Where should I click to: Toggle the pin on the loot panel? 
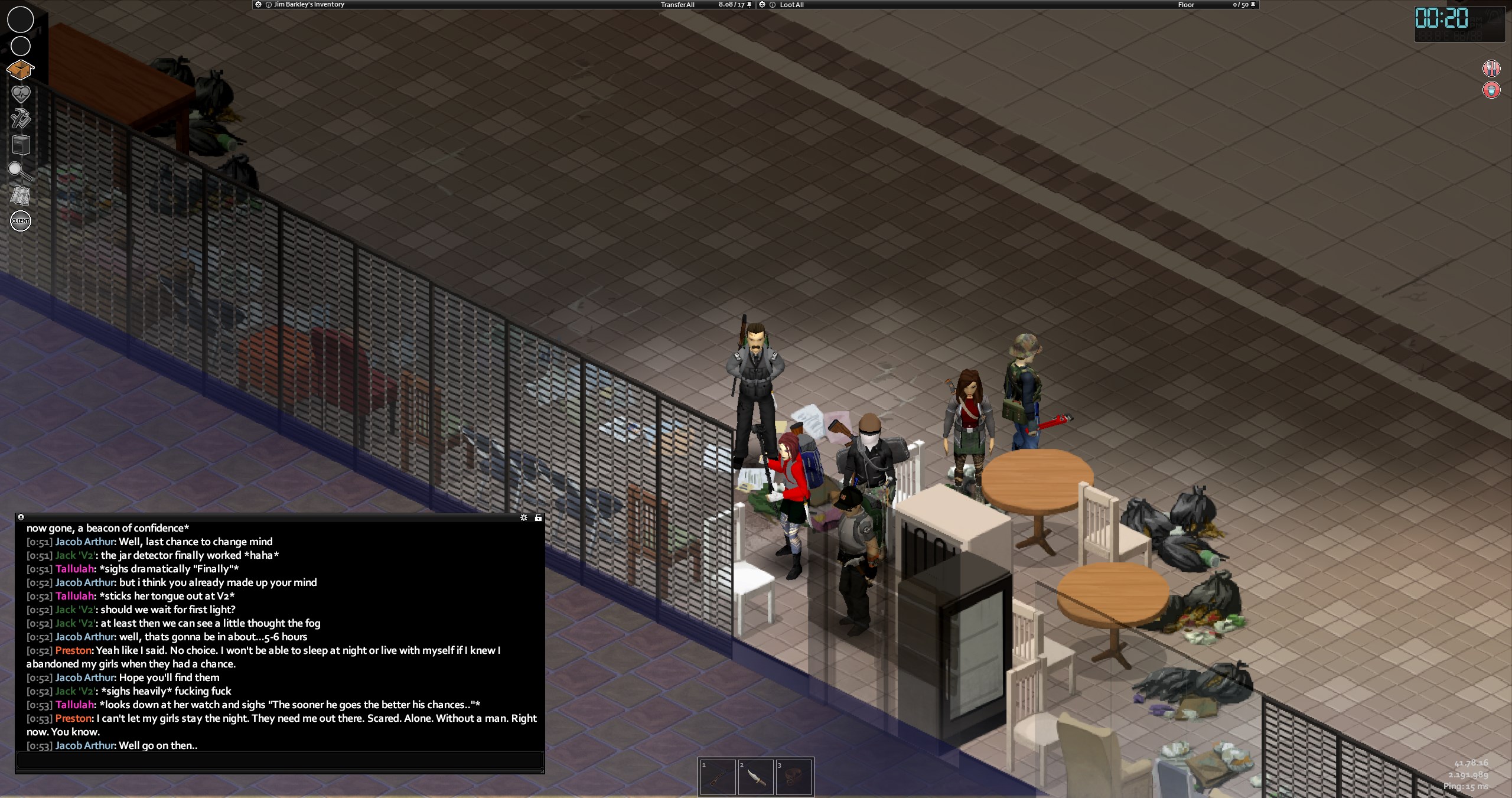click(1253, 5)
